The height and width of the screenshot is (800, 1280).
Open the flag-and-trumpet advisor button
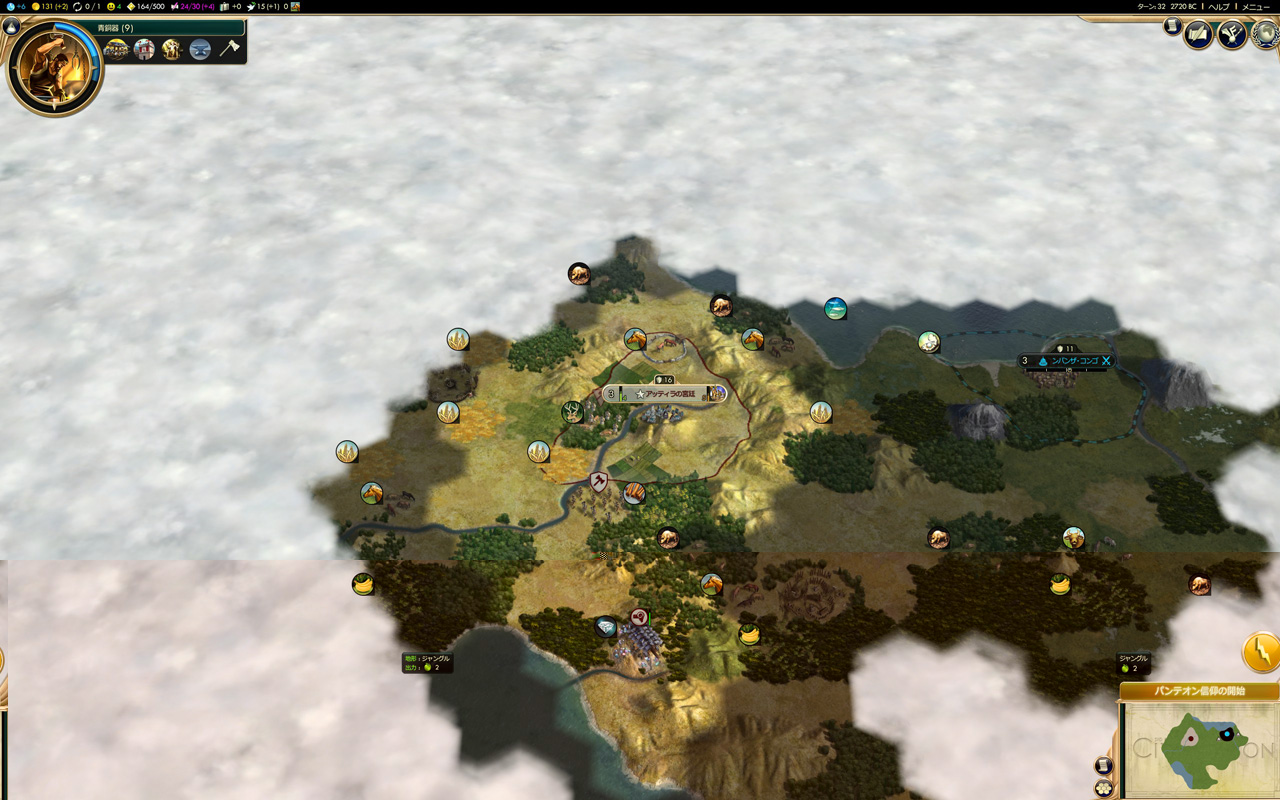coord(1232,36)
